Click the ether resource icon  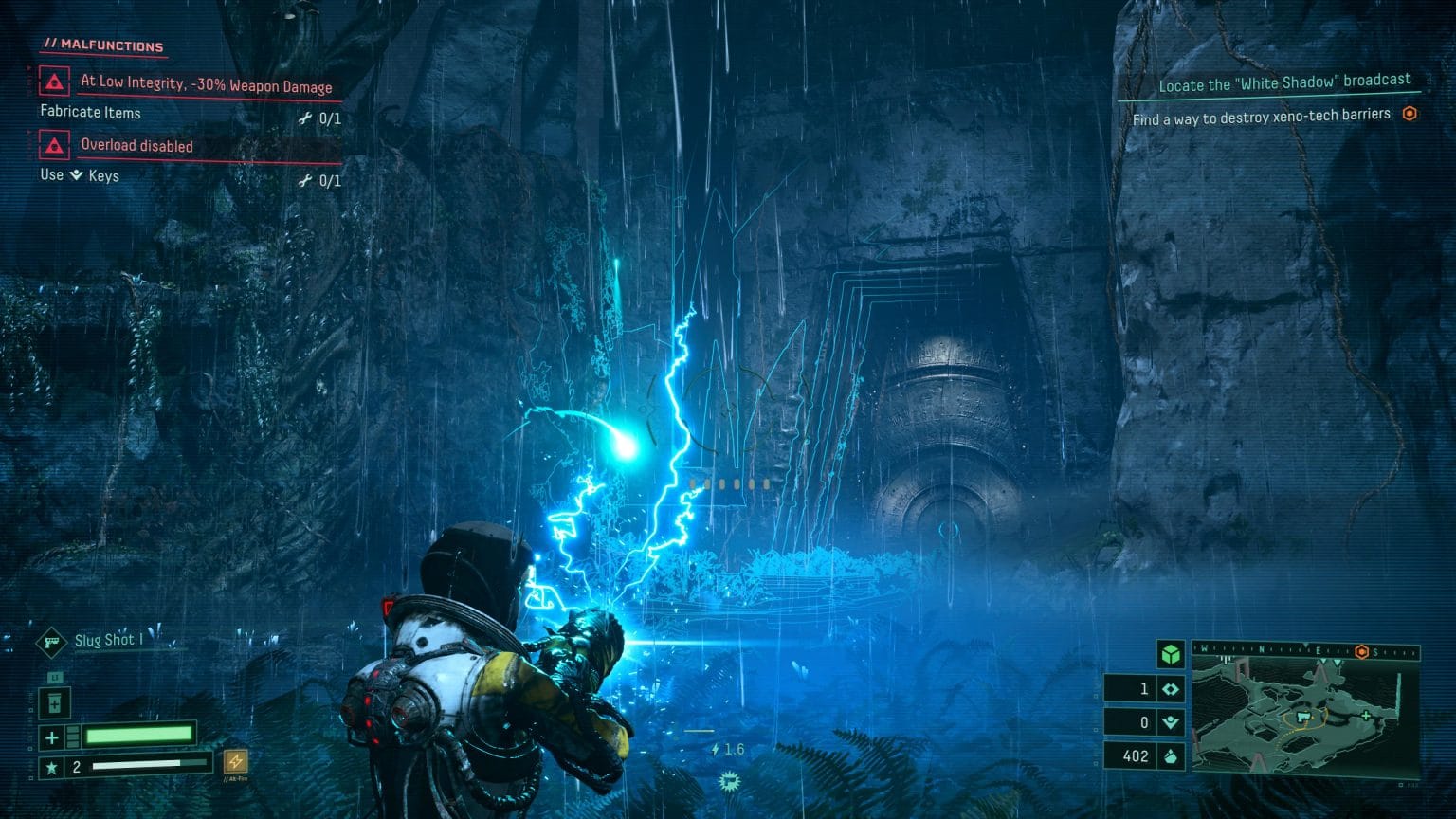1171,723
